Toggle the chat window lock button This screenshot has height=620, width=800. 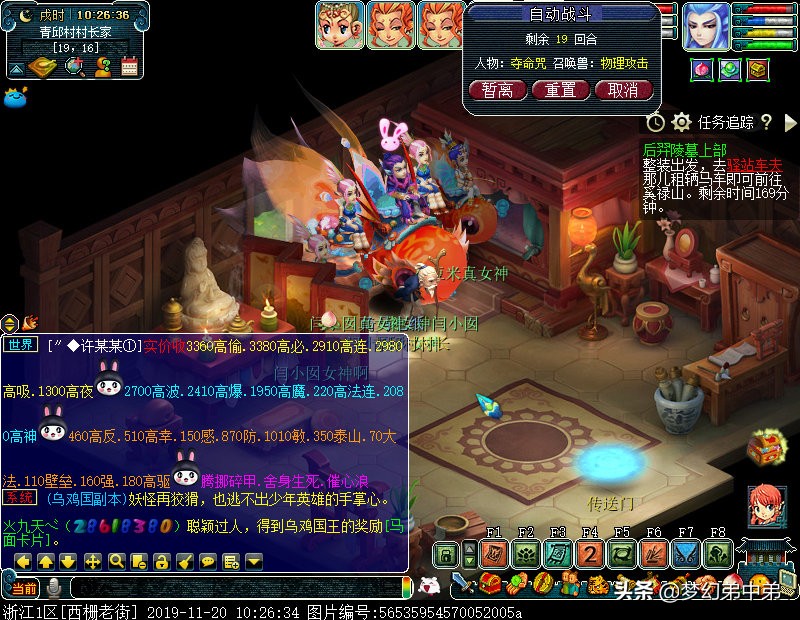(162, 561)
